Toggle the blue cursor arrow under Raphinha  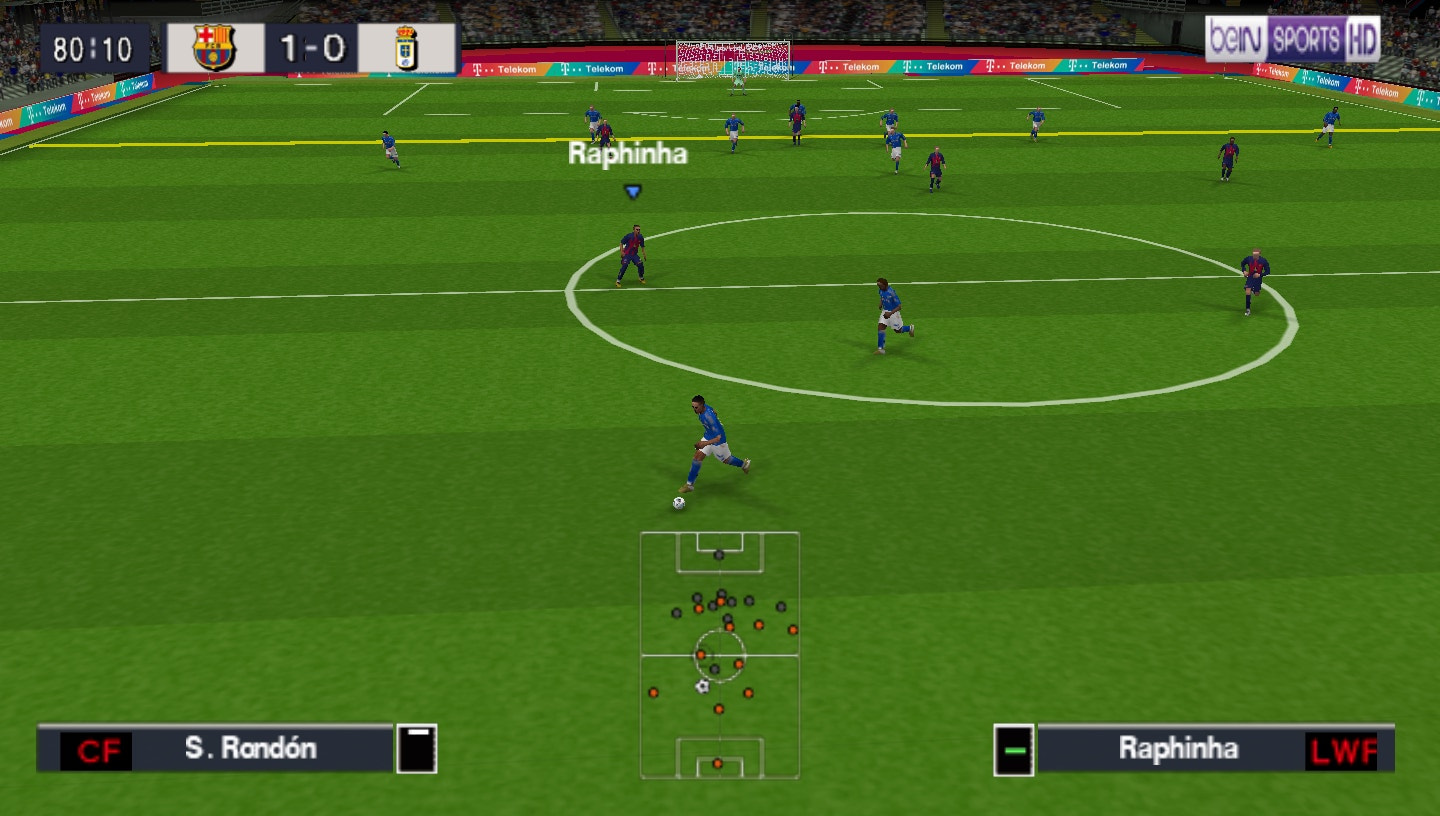pyautogui.click(x=631, y=193)
